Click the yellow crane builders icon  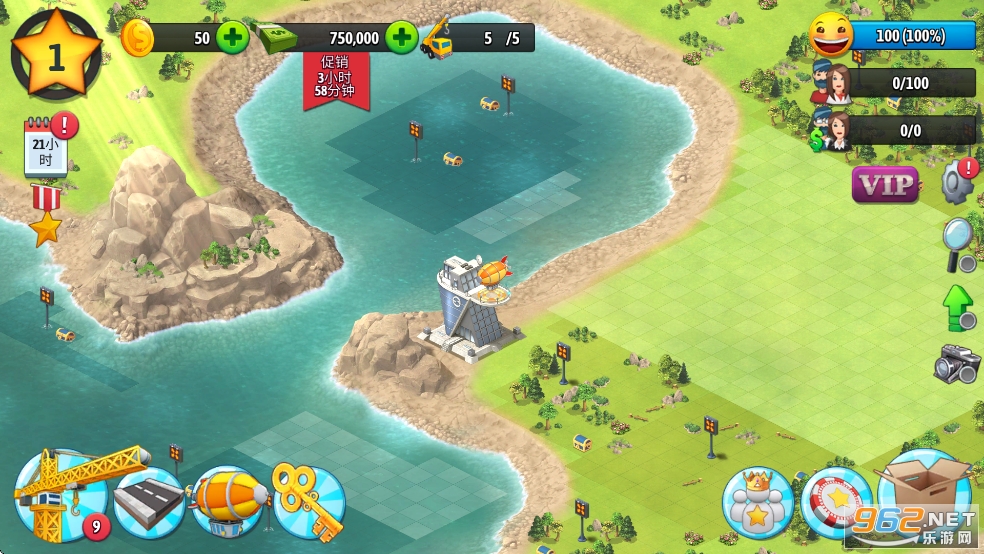pos(437,40)
